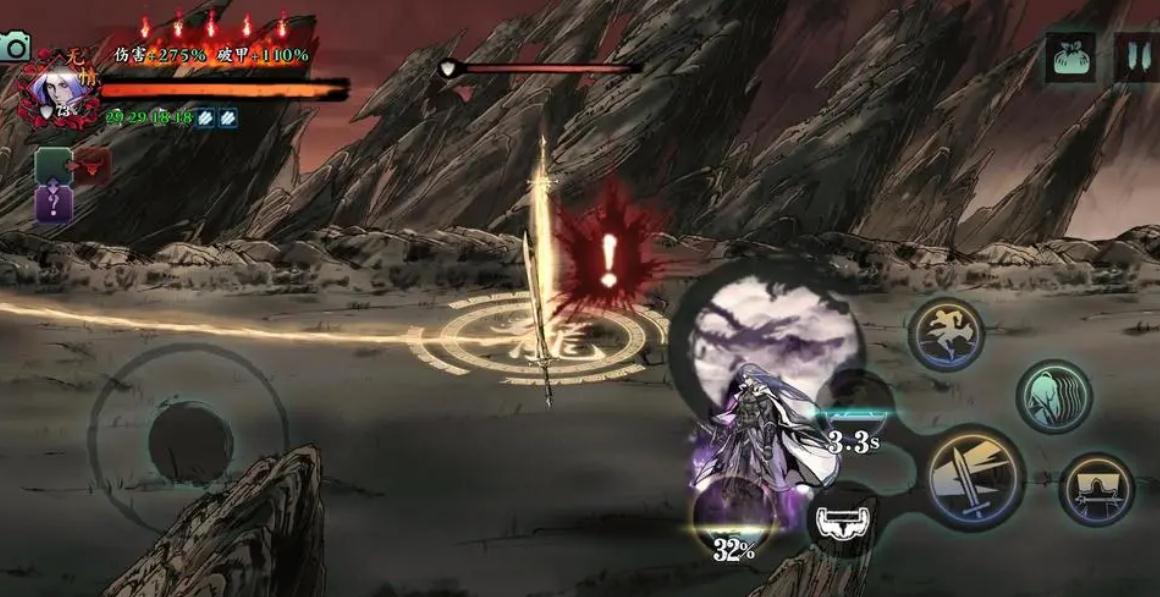The height and width of the screenshot is (597, 1160).
Task: Trigger the teal long-haired figure skill
Action: click(x=1054, y=396)
